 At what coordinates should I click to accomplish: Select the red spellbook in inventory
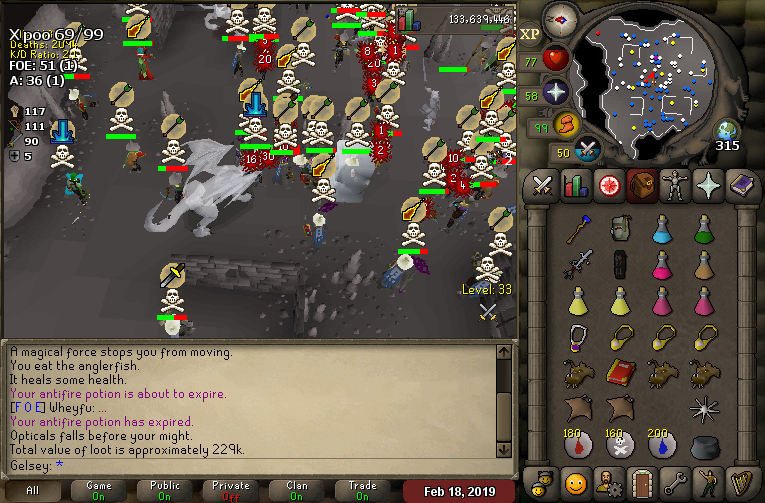click(621, 370)
